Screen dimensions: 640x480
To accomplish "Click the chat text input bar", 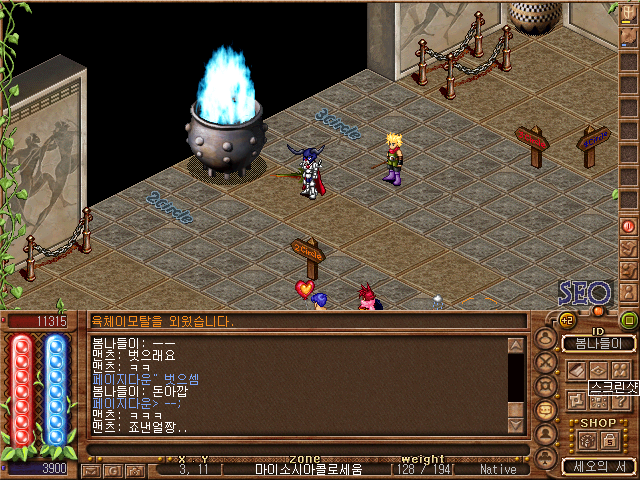I will [300, 450].
